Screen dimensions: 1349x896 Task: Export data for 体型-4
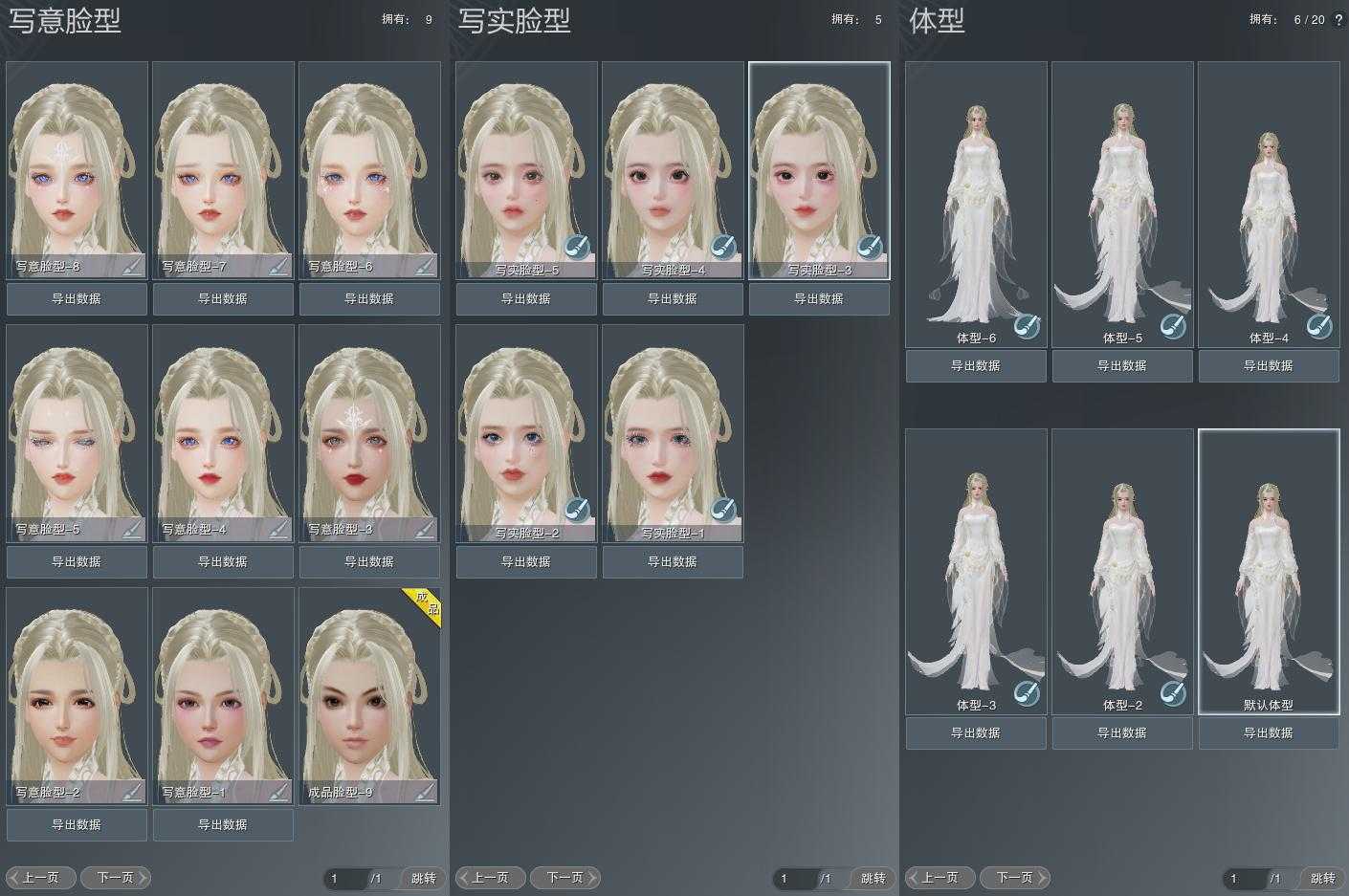(1269, 366)
